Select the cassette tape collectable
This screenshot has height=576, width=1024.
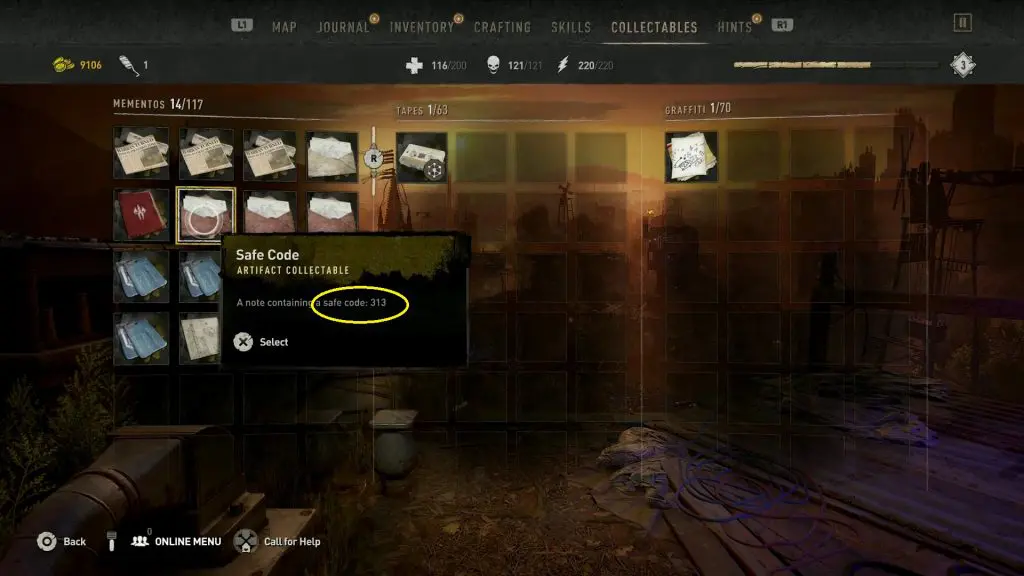click(x=421, y=157)
